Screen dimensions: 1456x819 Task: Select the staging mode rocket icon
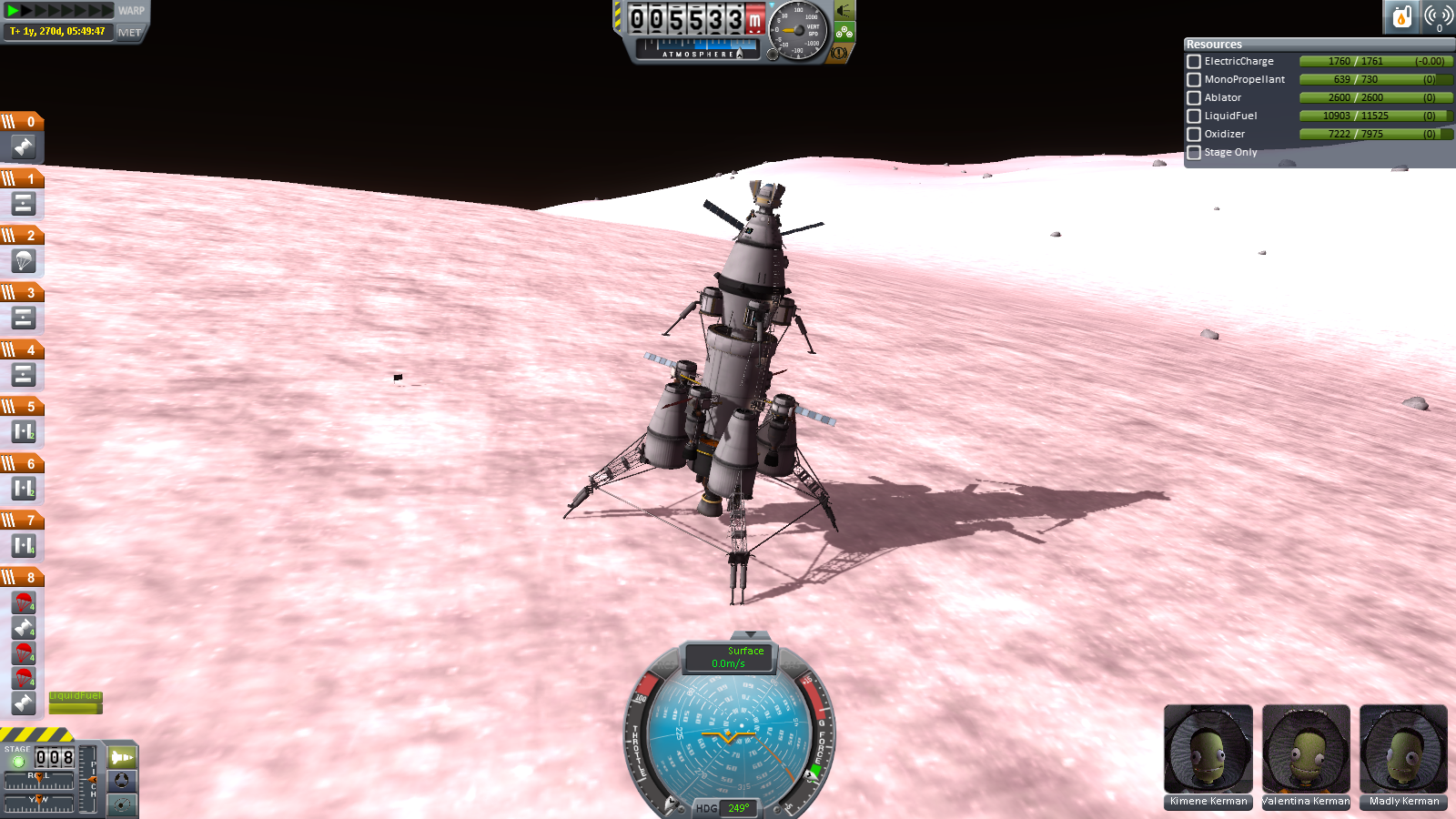pos(121,756)
